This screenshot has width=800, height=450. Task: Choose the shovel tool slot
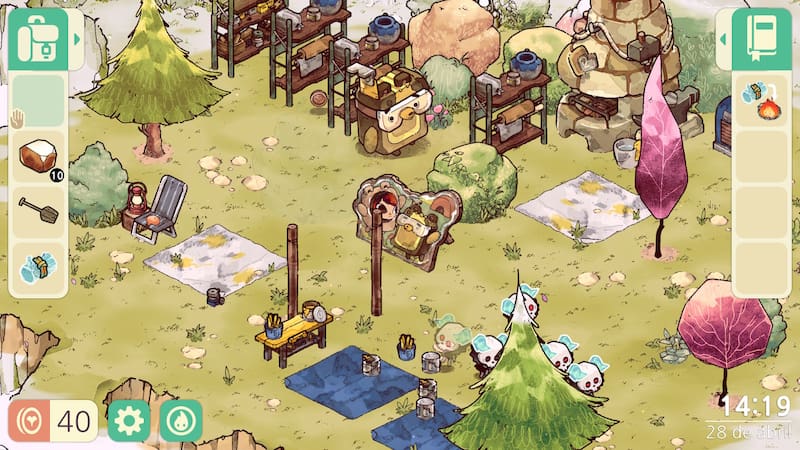(x=38, y=211)
